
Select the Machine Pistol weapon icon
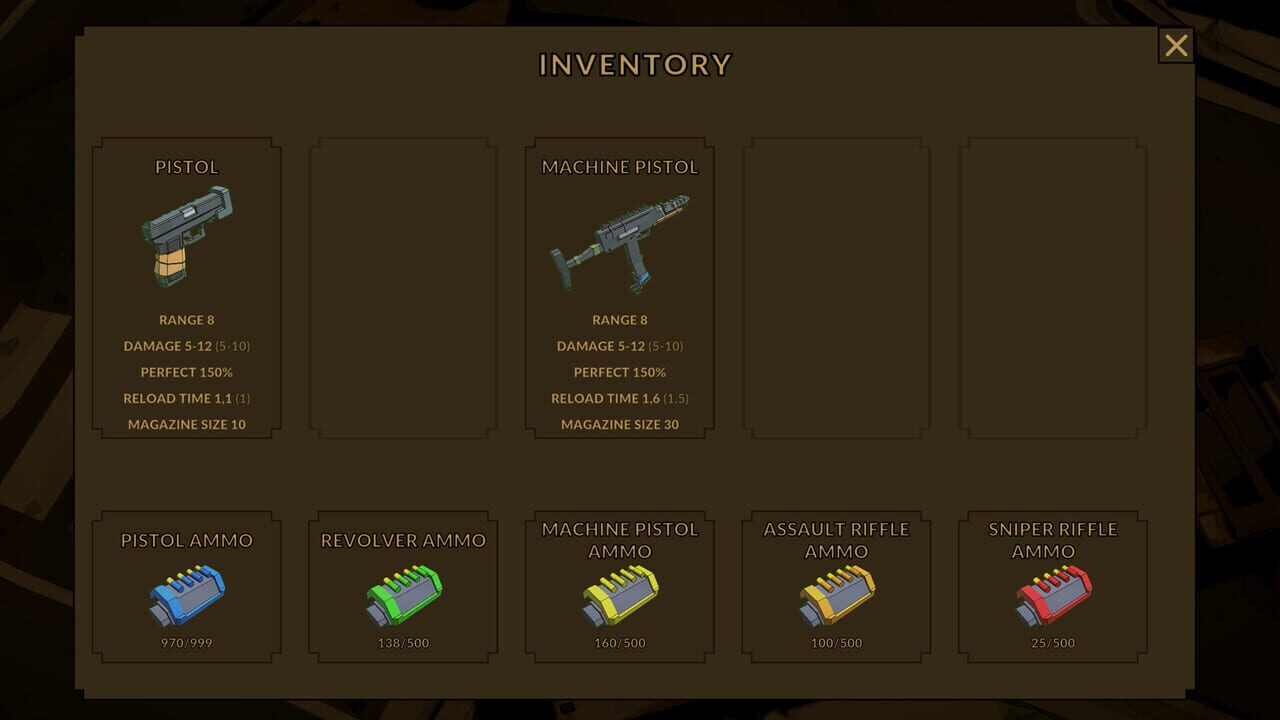(620, 240)
